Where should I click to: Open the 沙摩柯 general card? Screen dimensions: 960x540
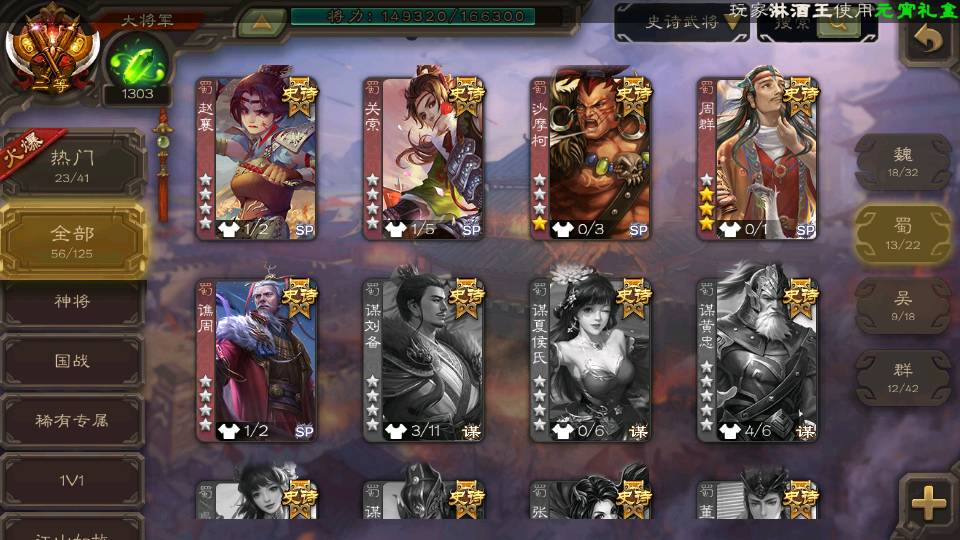tap(591, 158)
